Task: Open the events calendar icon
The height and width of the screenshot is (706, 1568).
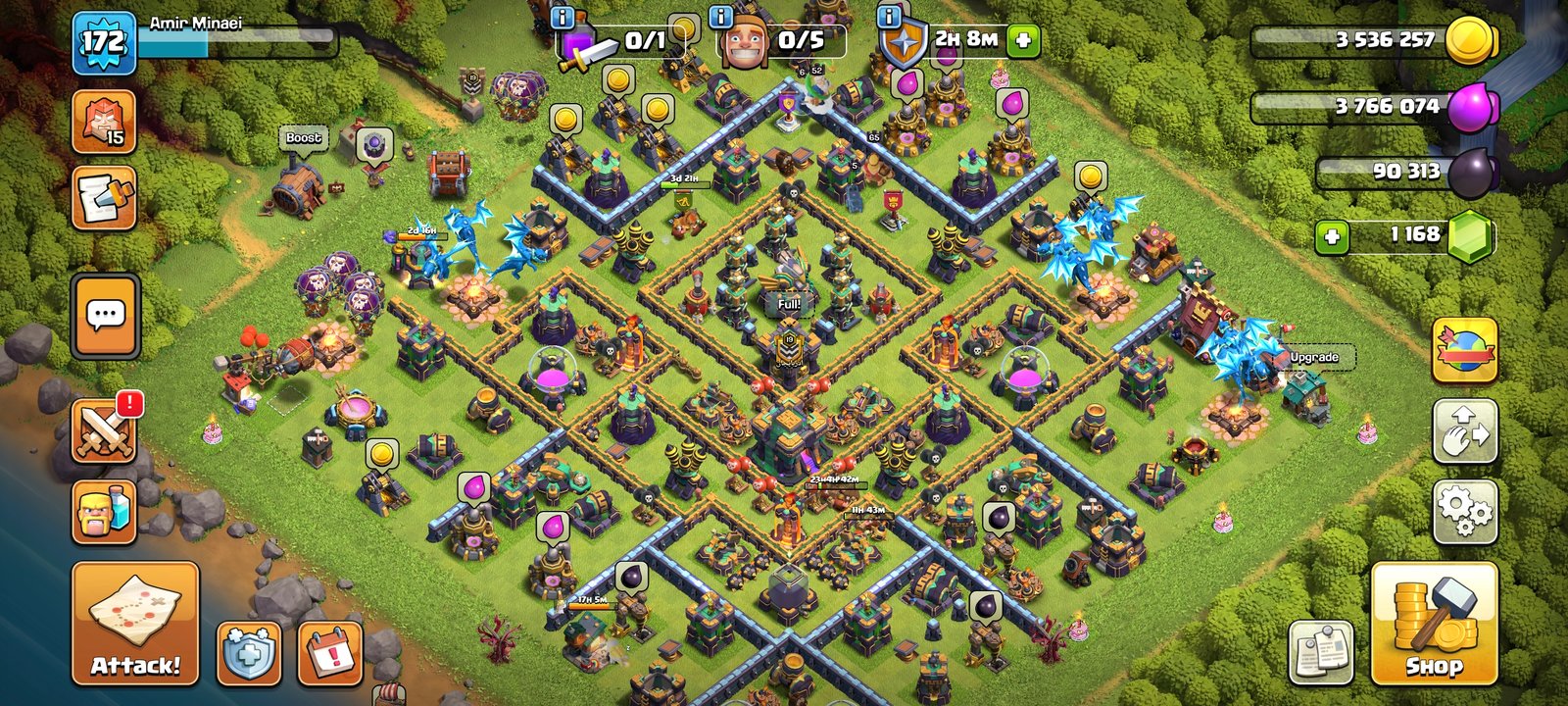Action: [330, 652]
